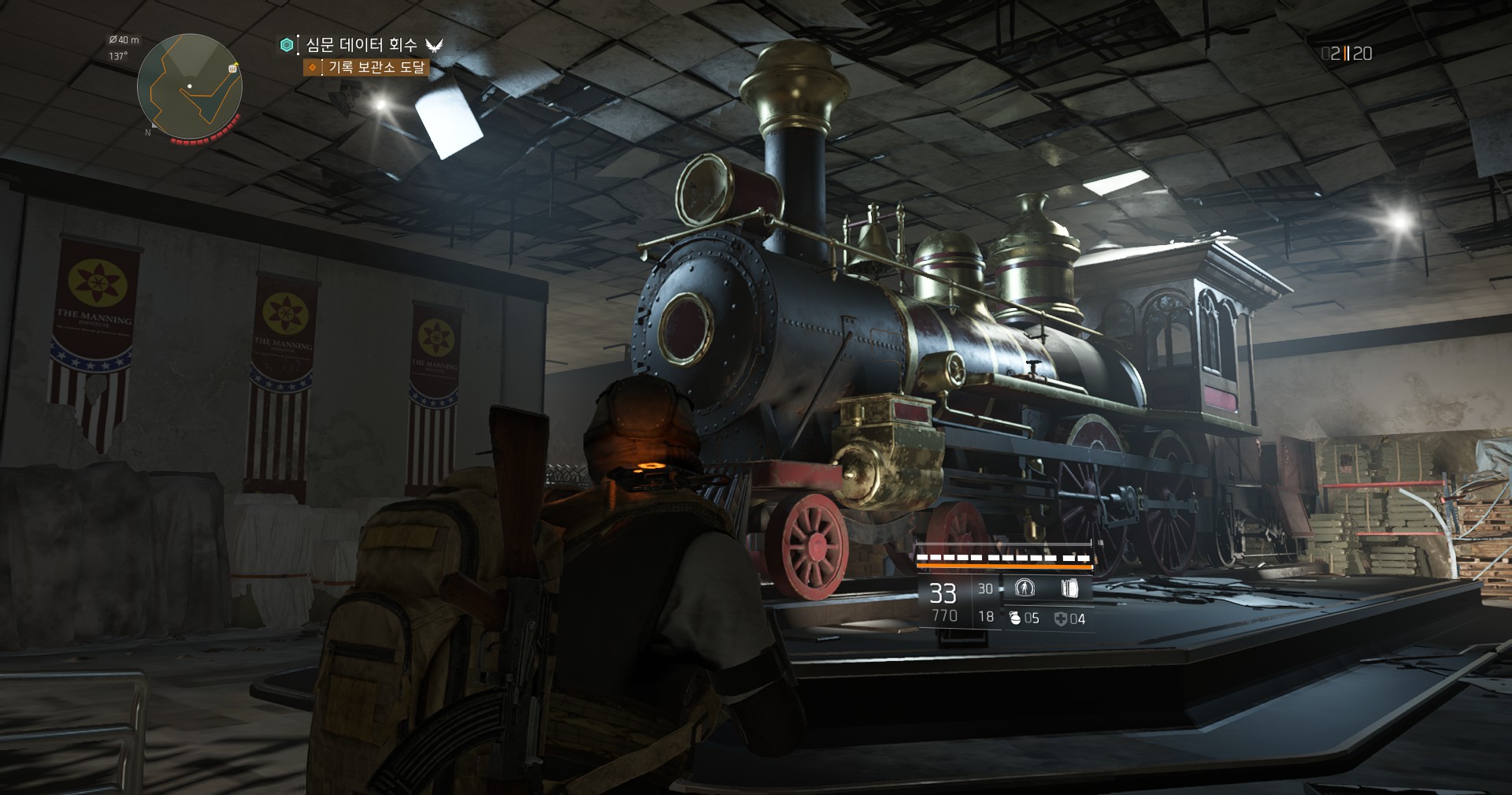The width and height of the screenshot is (1512, 795).
Task: Select the 심문 데이터 회수 mission tracker
Action: pyautogui.click(x=361, y=45)
